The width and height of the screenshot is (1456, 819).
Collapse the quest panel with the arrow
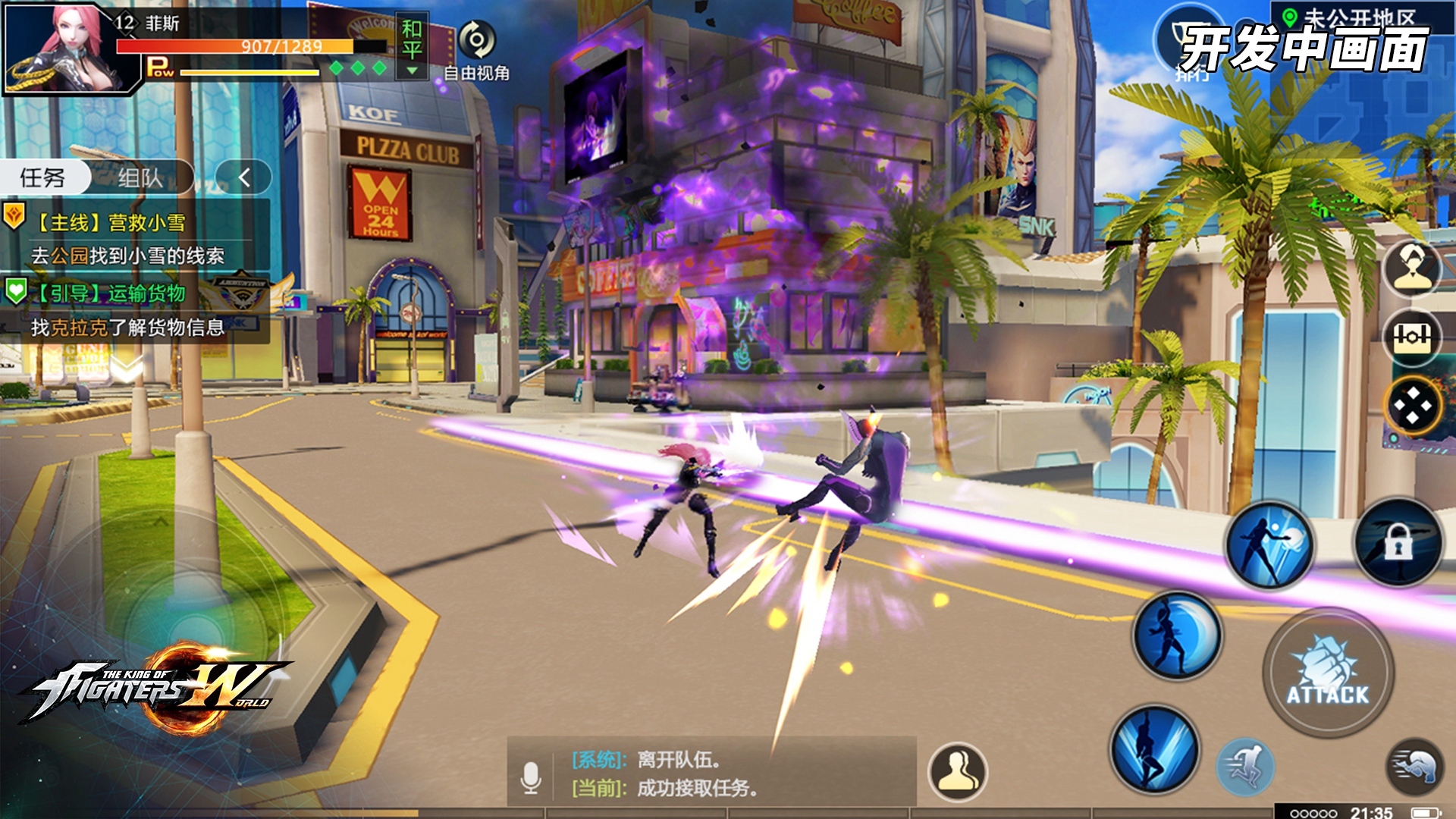[x=243, y=178]
